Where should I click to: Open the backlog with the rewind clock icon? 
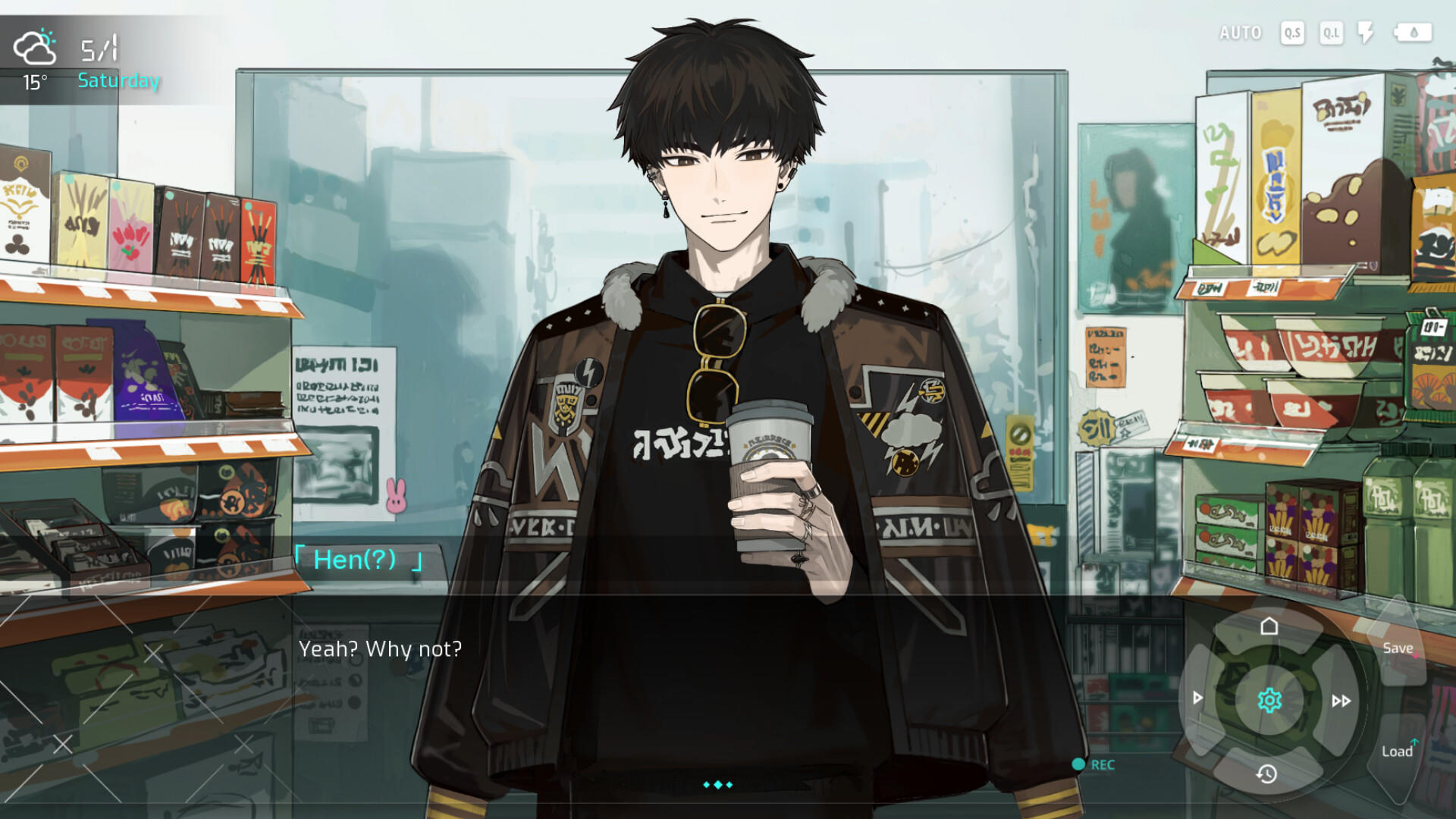[1267, 775]
